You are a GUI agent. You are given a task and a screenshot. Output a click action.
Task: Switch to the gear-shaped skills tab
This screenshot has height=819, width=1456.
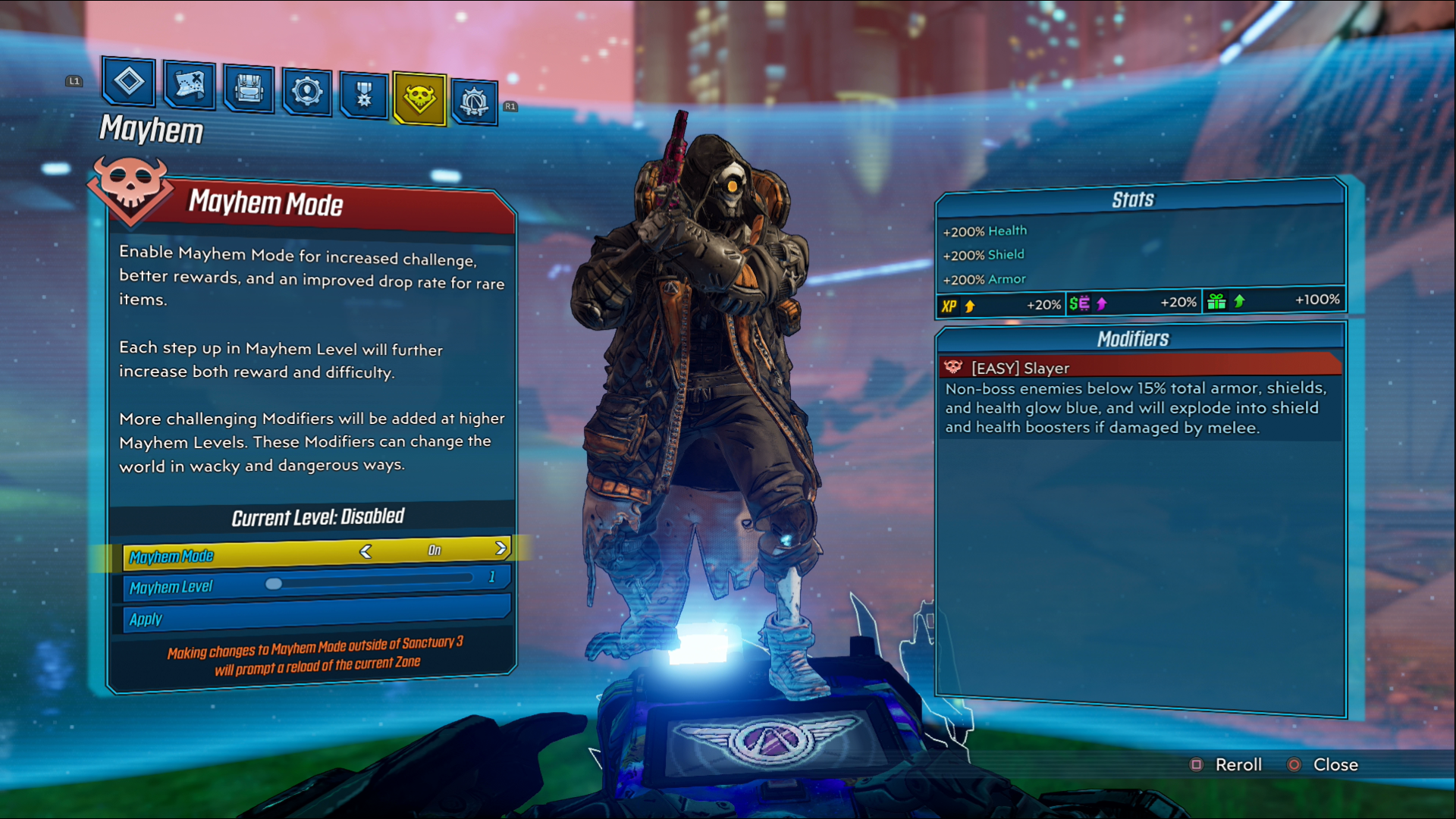307,93
